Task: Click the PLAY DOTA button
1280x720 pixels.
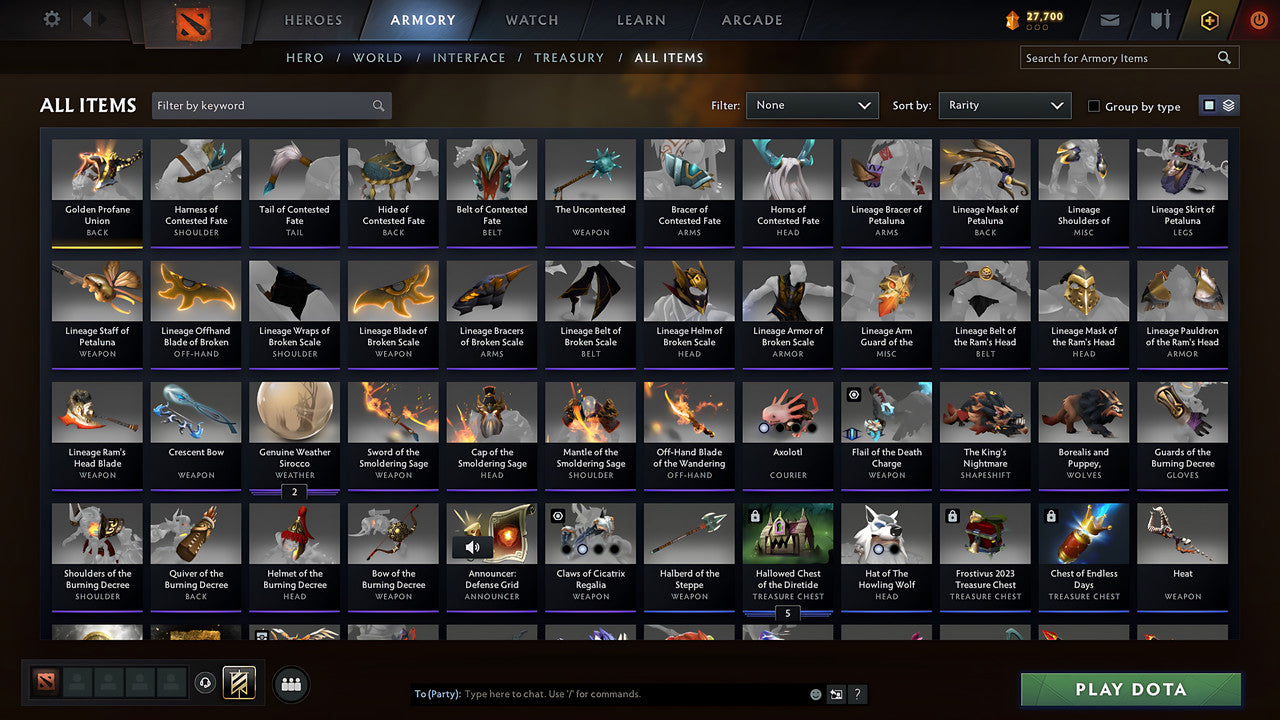Action: coord(1129,689)
